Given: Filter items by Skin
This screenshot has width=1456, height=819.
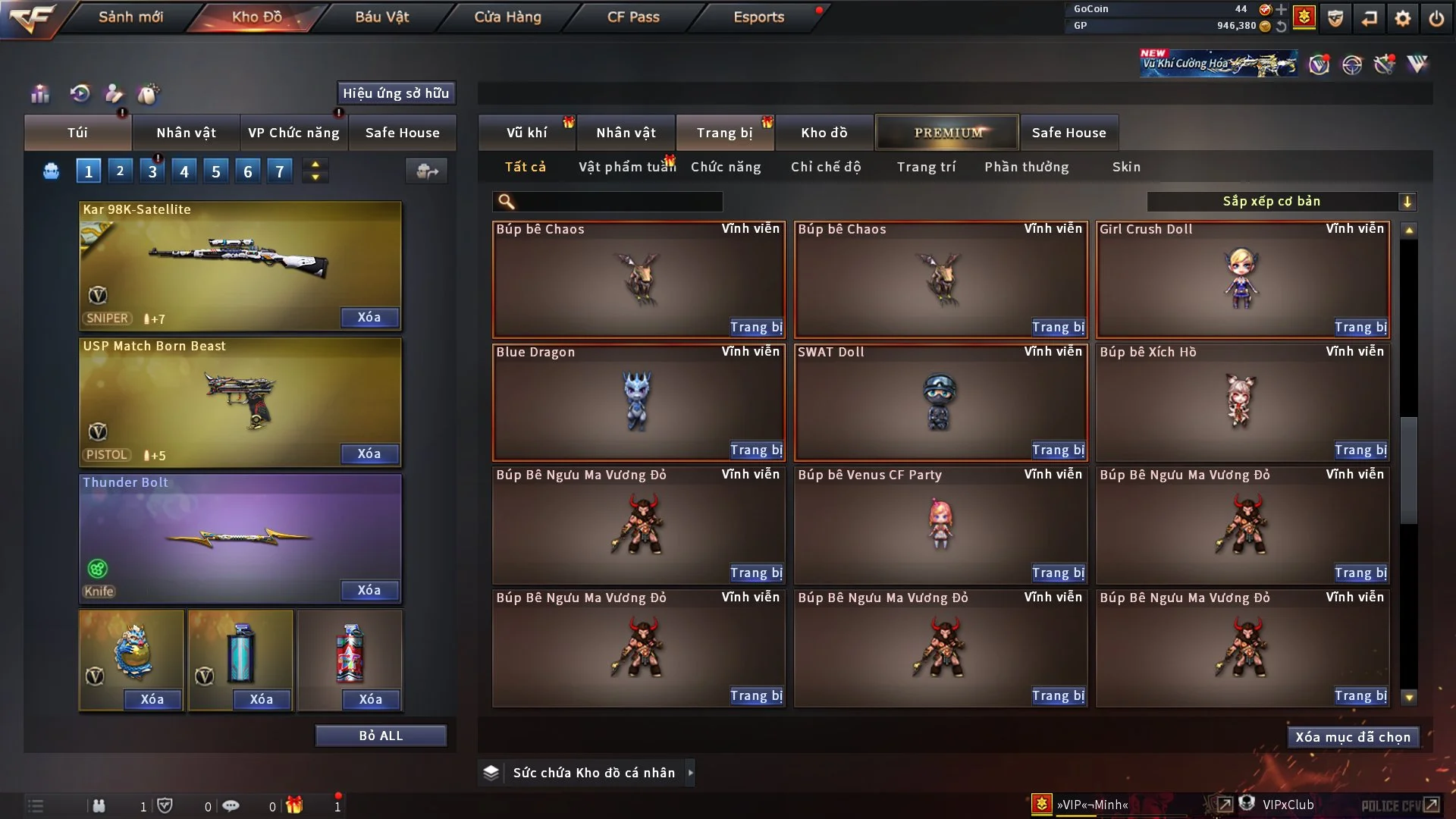Looking at the screenshot, I should tap(1126, 167).
